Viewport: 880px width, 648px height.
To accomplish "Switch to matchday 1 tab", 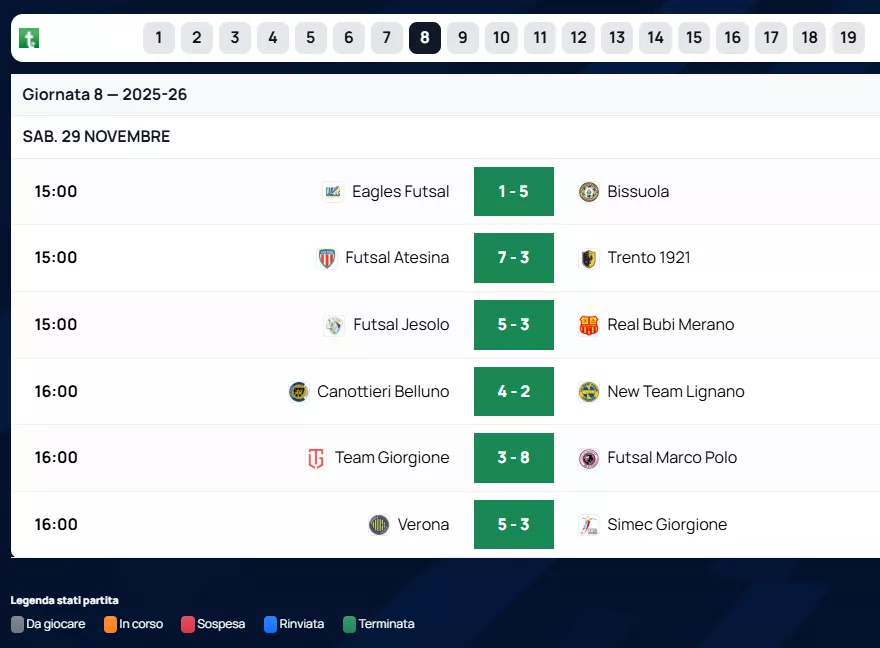I will click(158, 38).
